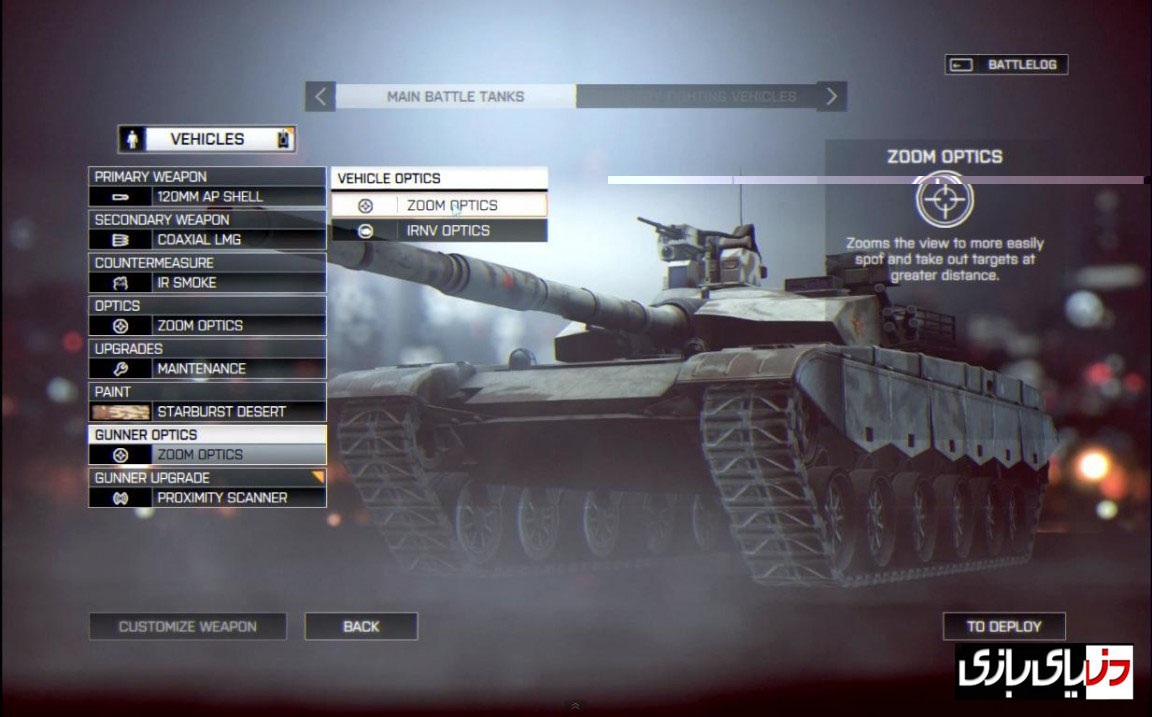
Task: Change the Maintenance upgrade slot
Action: coord(207,369)
